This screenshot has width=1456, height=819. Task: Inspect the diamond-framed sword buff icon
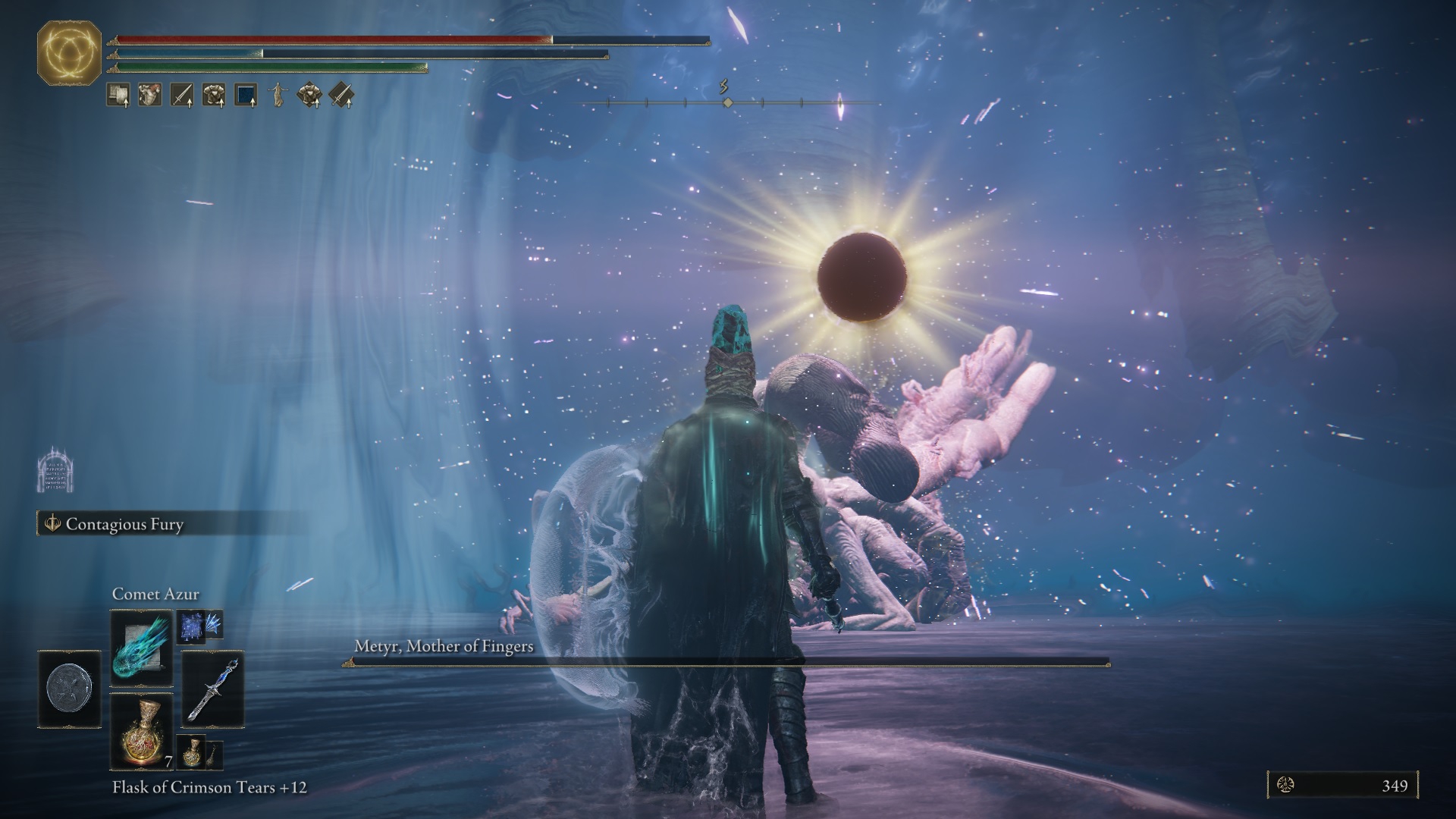[x=341, y=95]
